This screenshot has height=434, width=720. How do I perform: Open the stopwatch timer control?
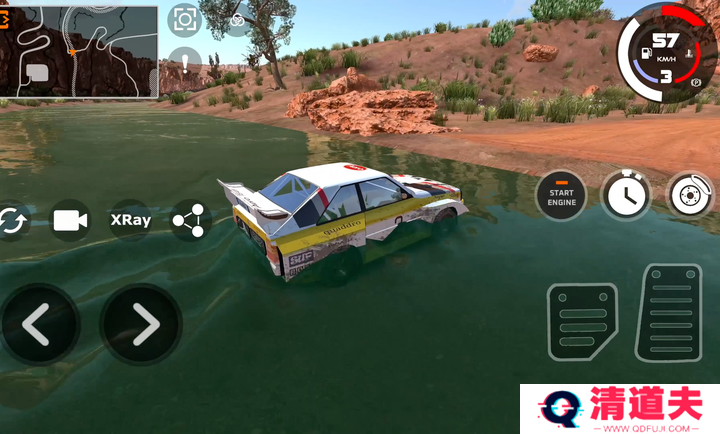tap(625, 194)
